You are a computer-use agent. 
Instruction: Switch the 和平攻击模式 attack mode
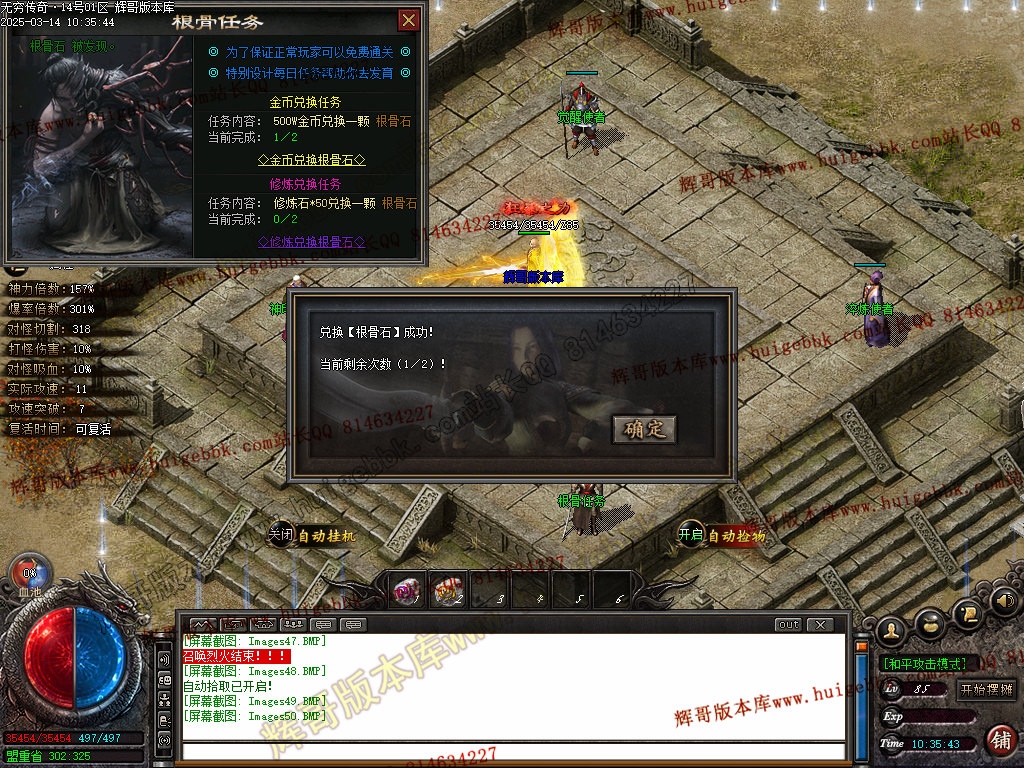(923, 663)
